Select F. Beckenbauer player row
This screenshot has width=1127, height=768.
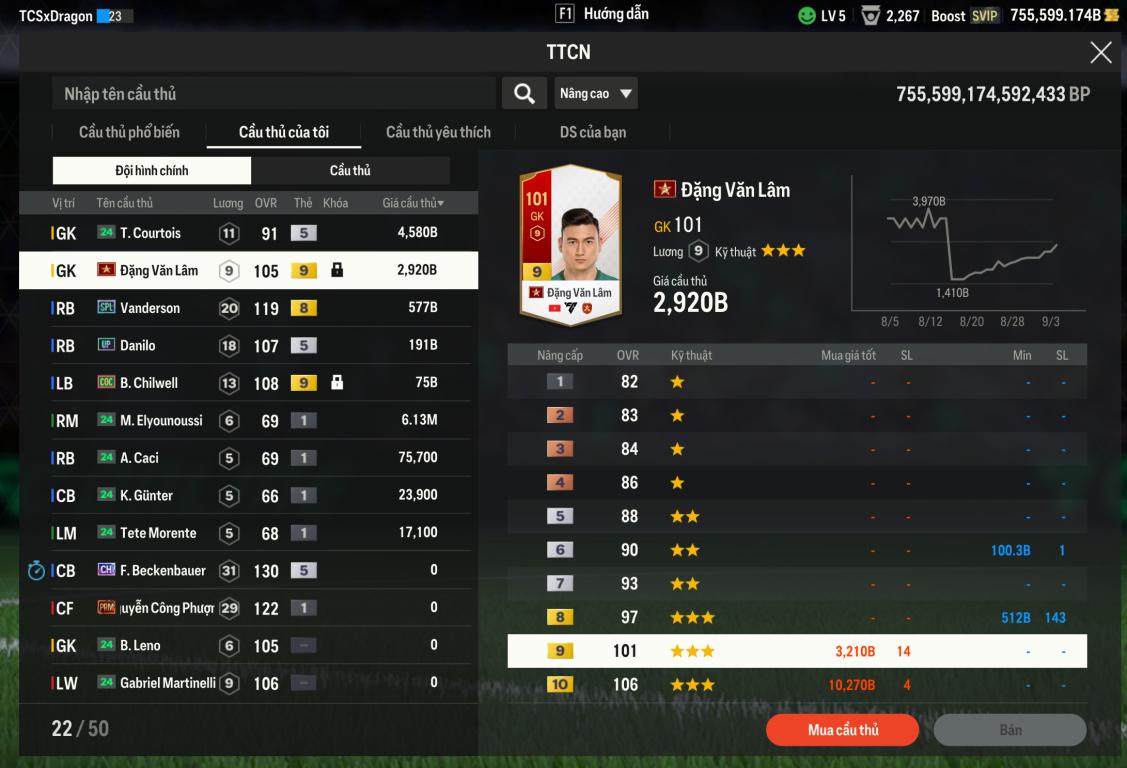click(x=248, y=570)
